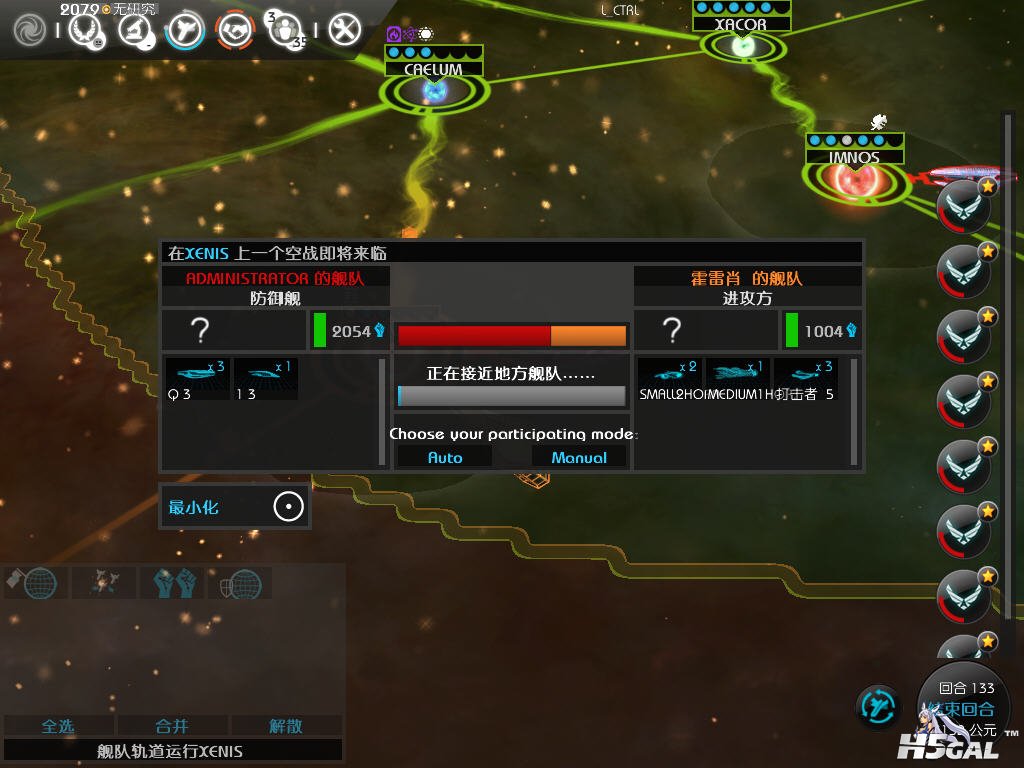Minimize the battle notification (最小化)
The image size is (1024, 768).
(x=234, y=507)
